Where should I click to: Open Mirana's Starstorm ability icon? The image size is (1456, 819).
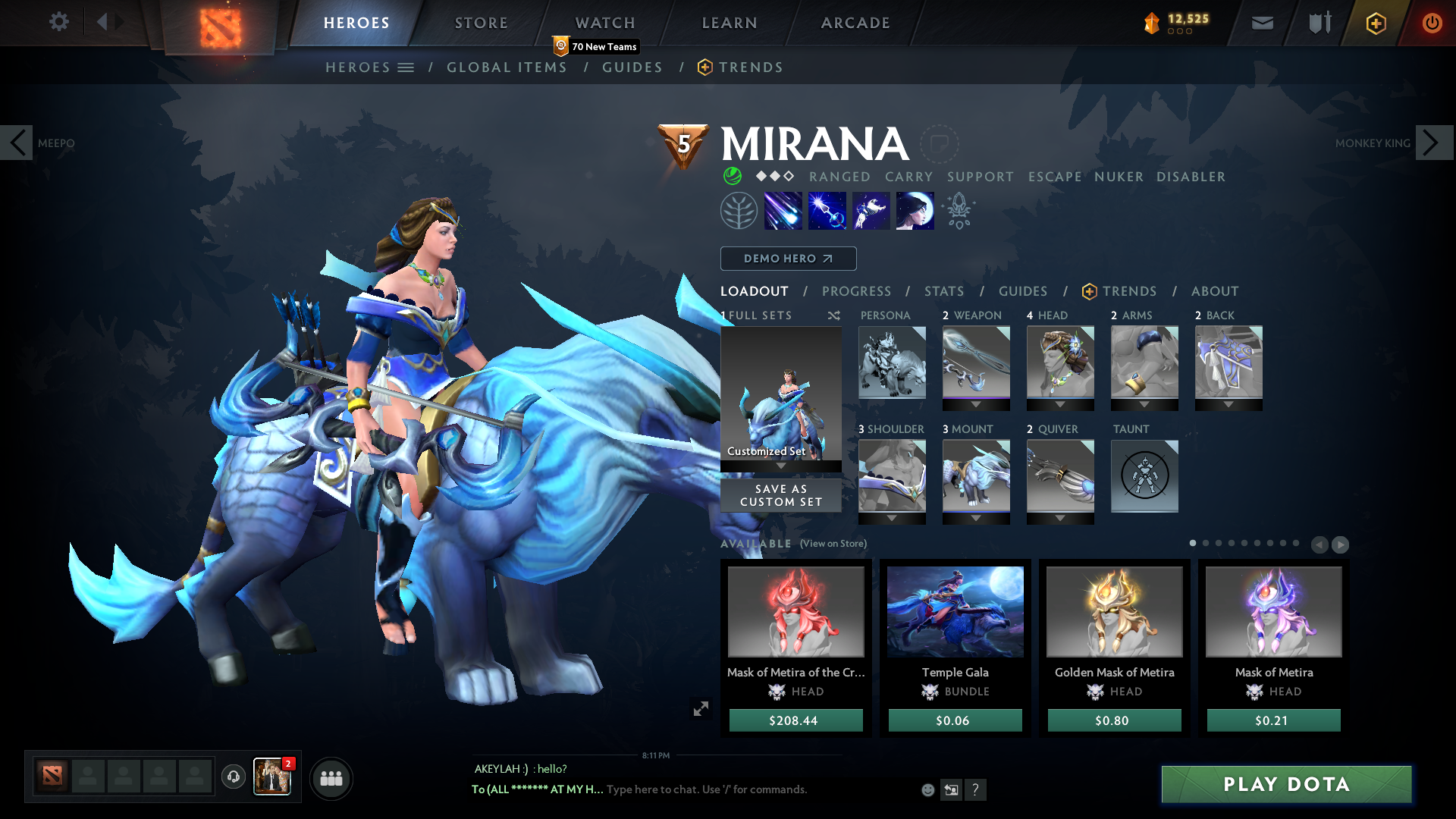pyautogui.click(x=783, y=210)
